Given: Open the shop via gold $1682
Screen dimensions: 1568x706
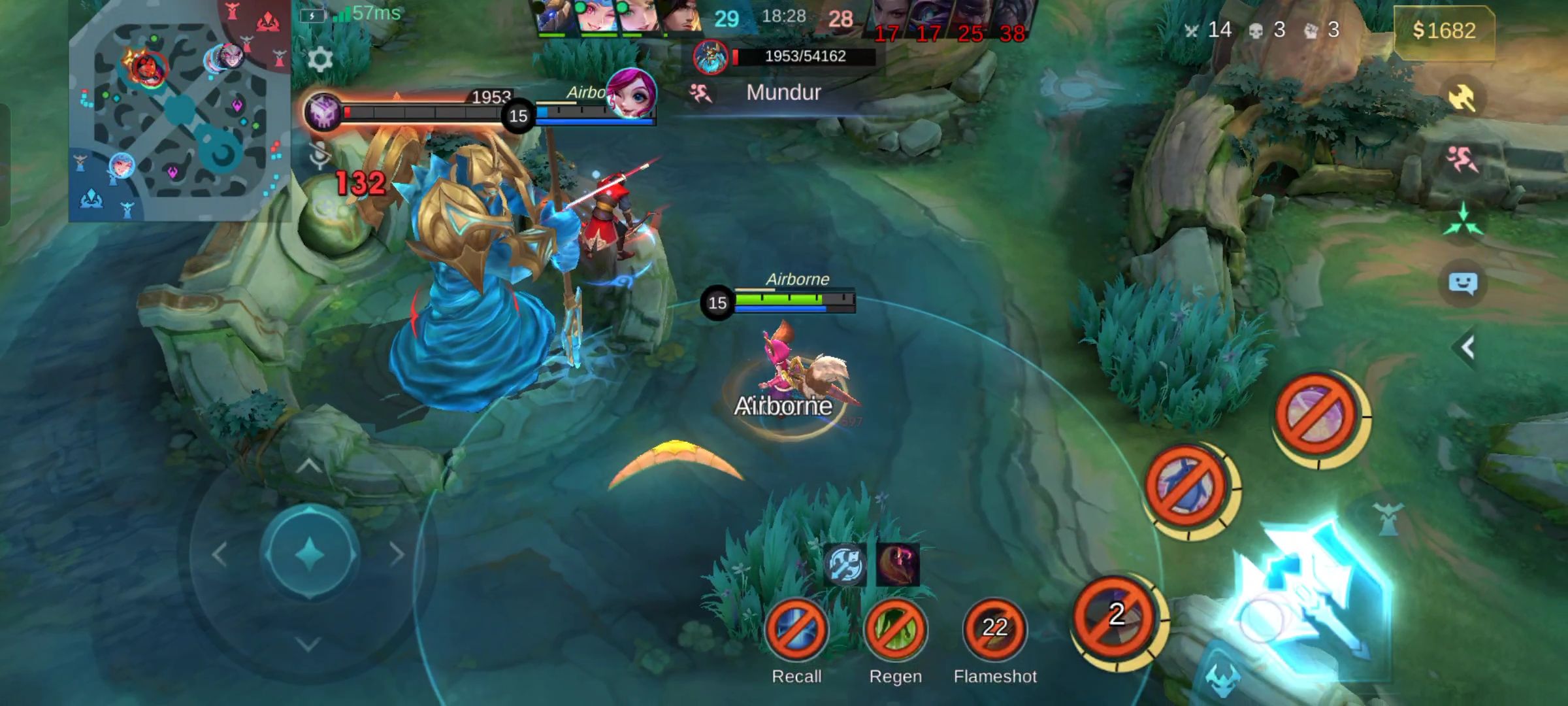Looking at the screenshot, I should tap(1443, 31).
